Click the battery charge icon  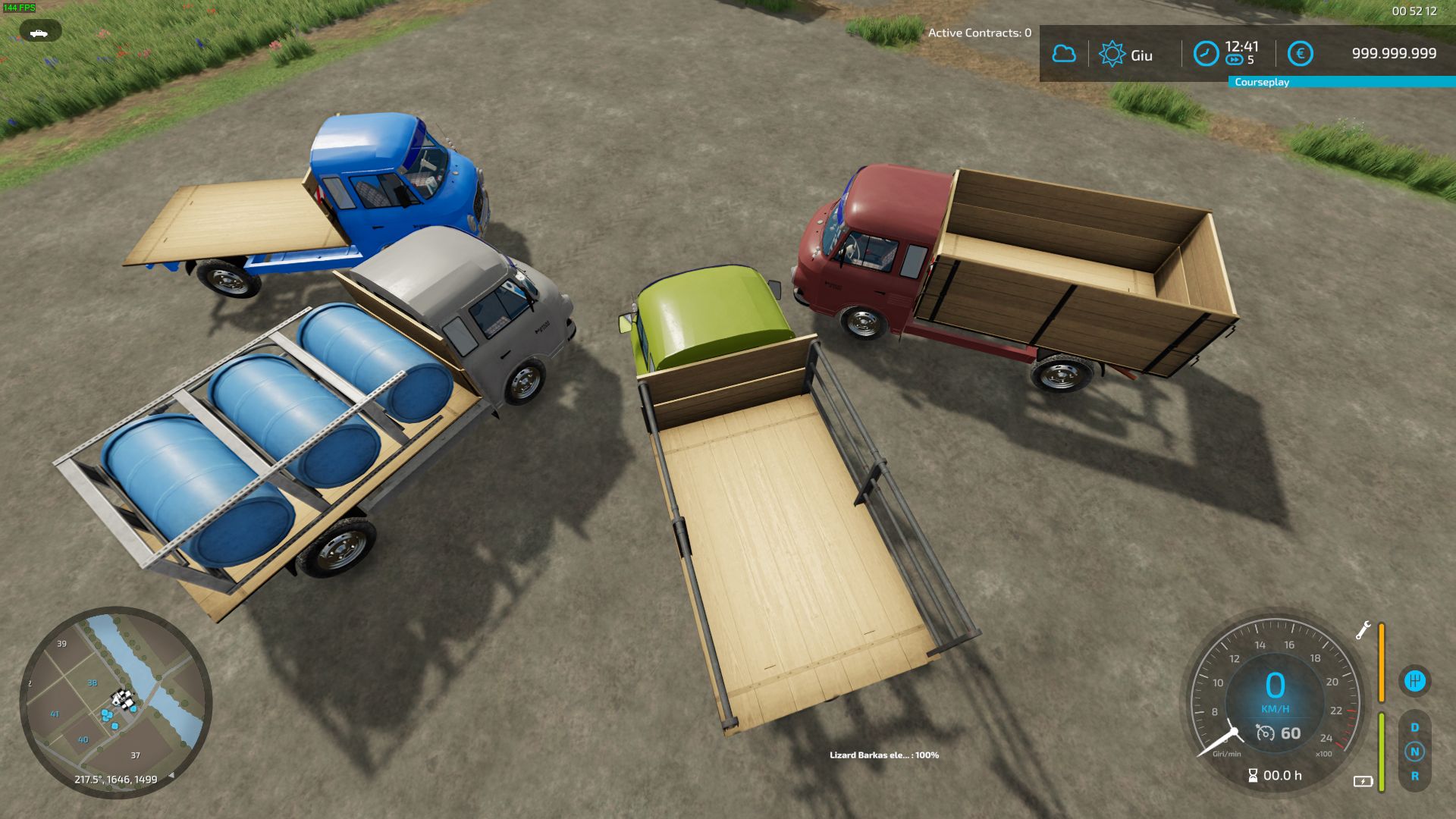[x=1363, y=781]
